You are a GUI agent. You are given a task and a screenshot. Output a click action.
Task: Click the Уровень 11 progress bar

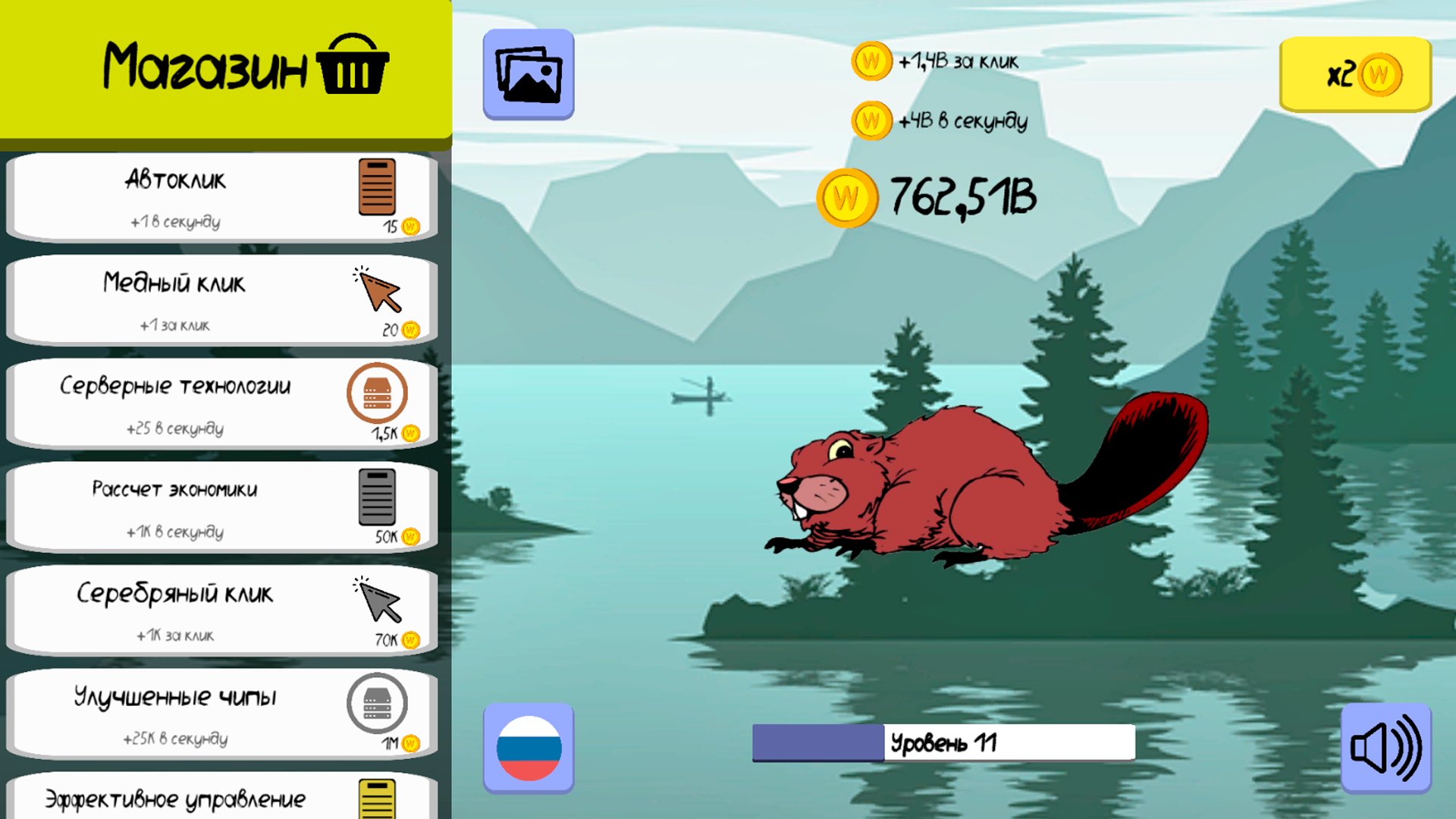[943, 741]
